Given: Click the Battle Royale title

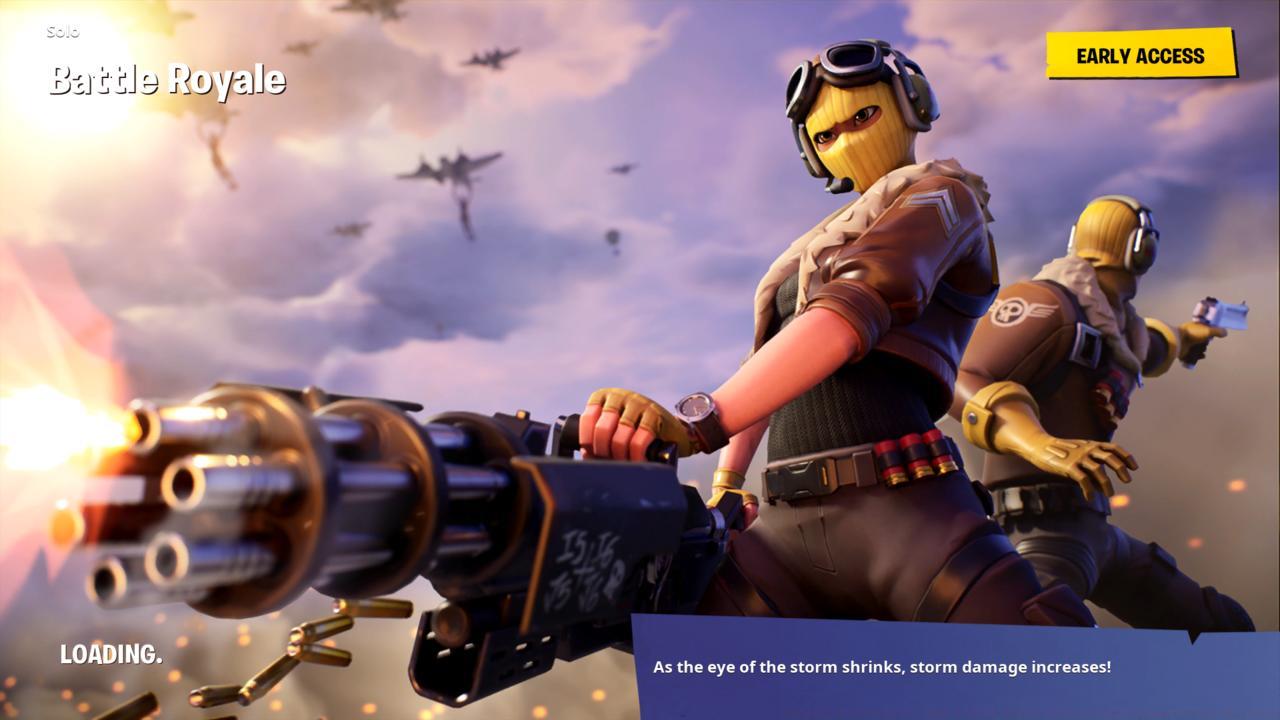Looking at the screenshot, I should (x=168, y=80).
